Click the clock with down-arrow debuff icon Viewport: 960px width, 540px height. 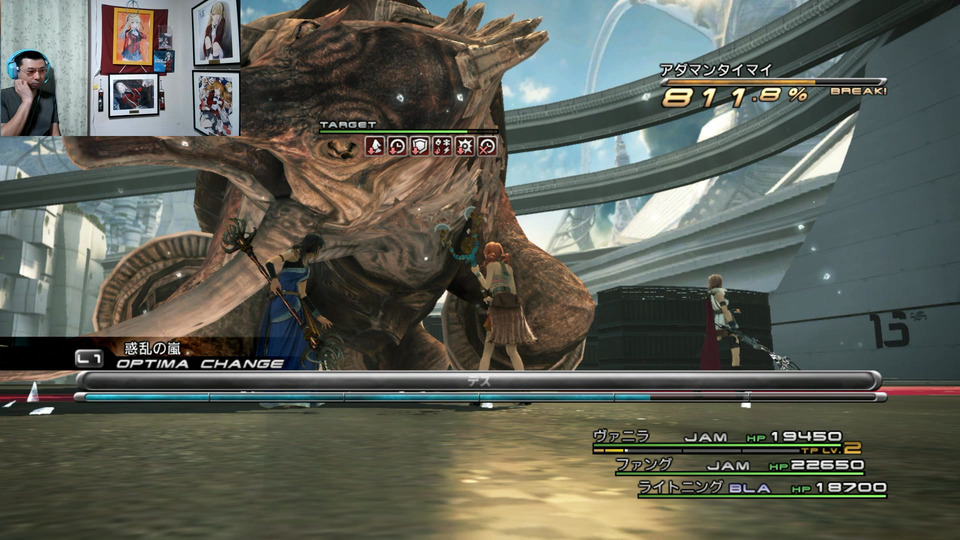[x=398, y=146]
